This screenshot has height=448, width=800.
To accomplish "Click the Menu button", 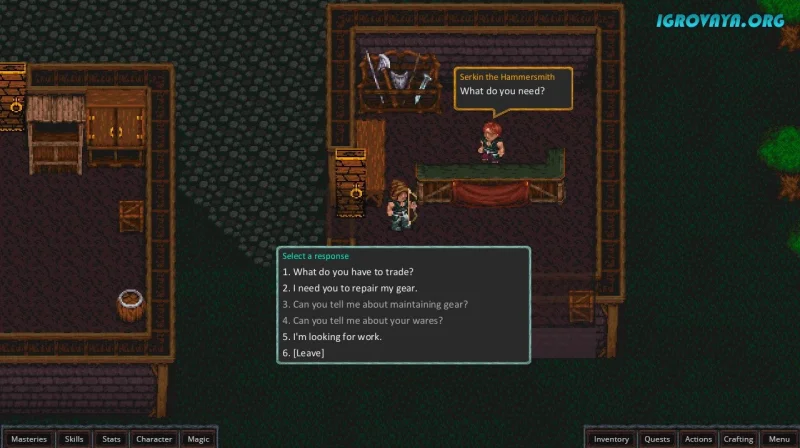I will point(778,439).
